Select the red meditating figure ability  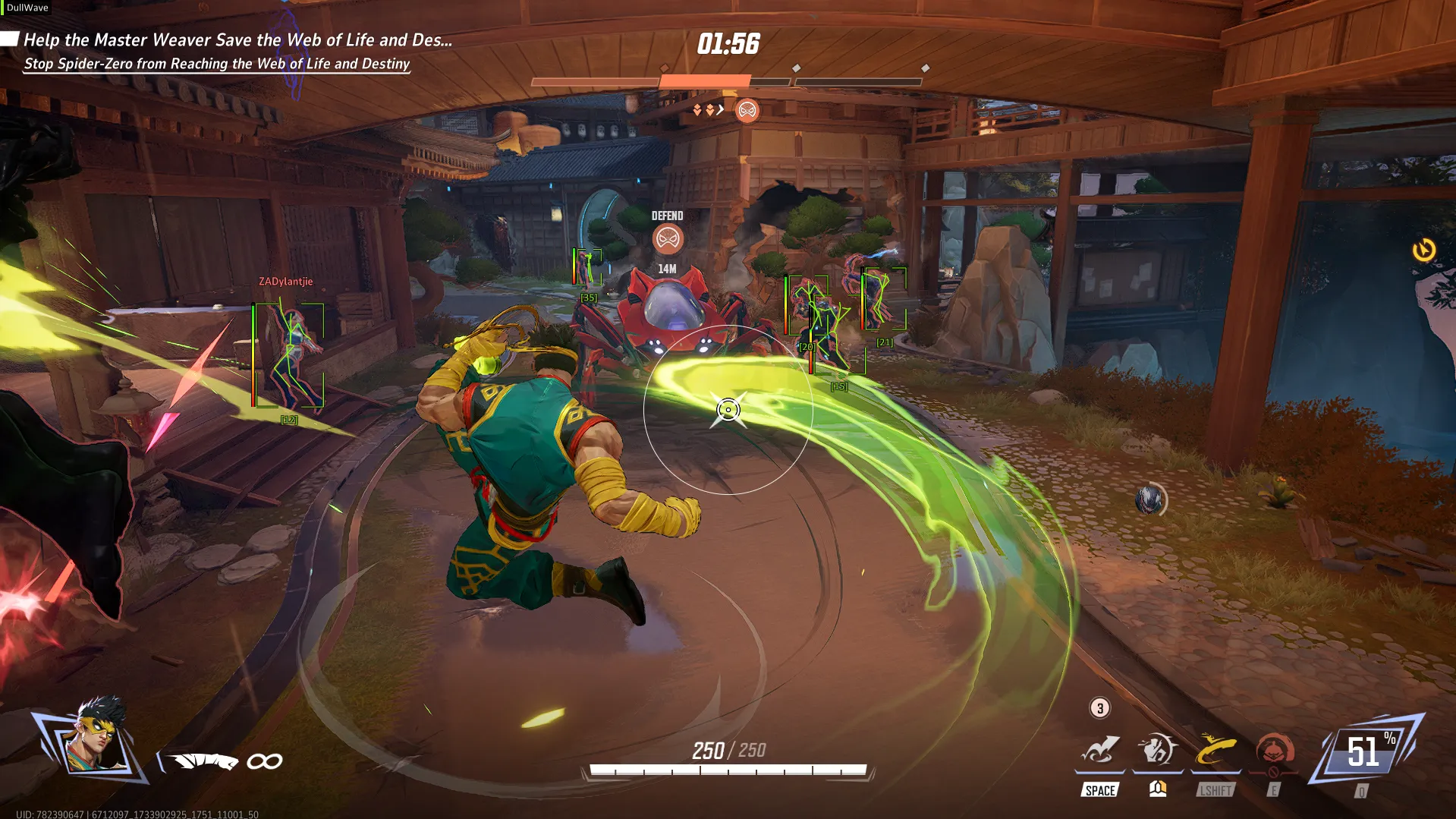pyautogui.click(x=1275, y=750)
